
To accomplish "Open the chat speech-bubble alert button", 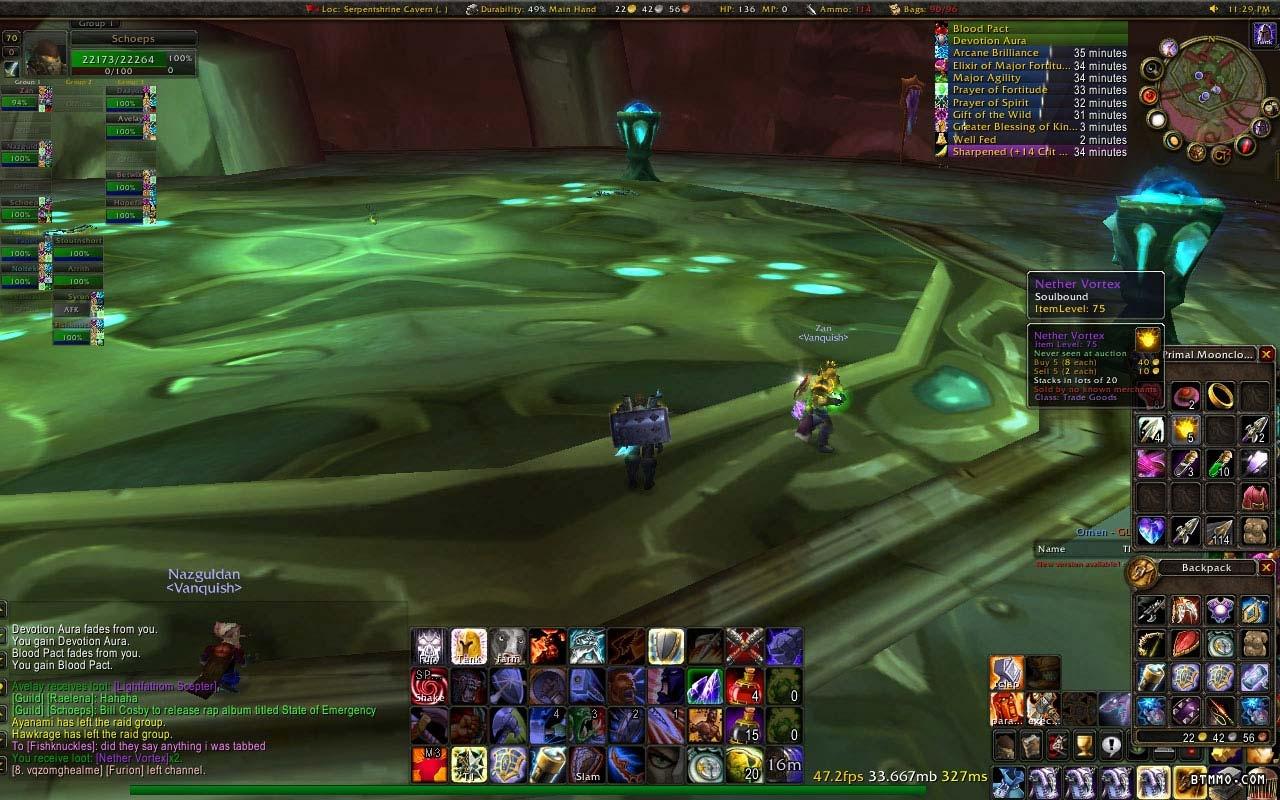I will 1111,745.
